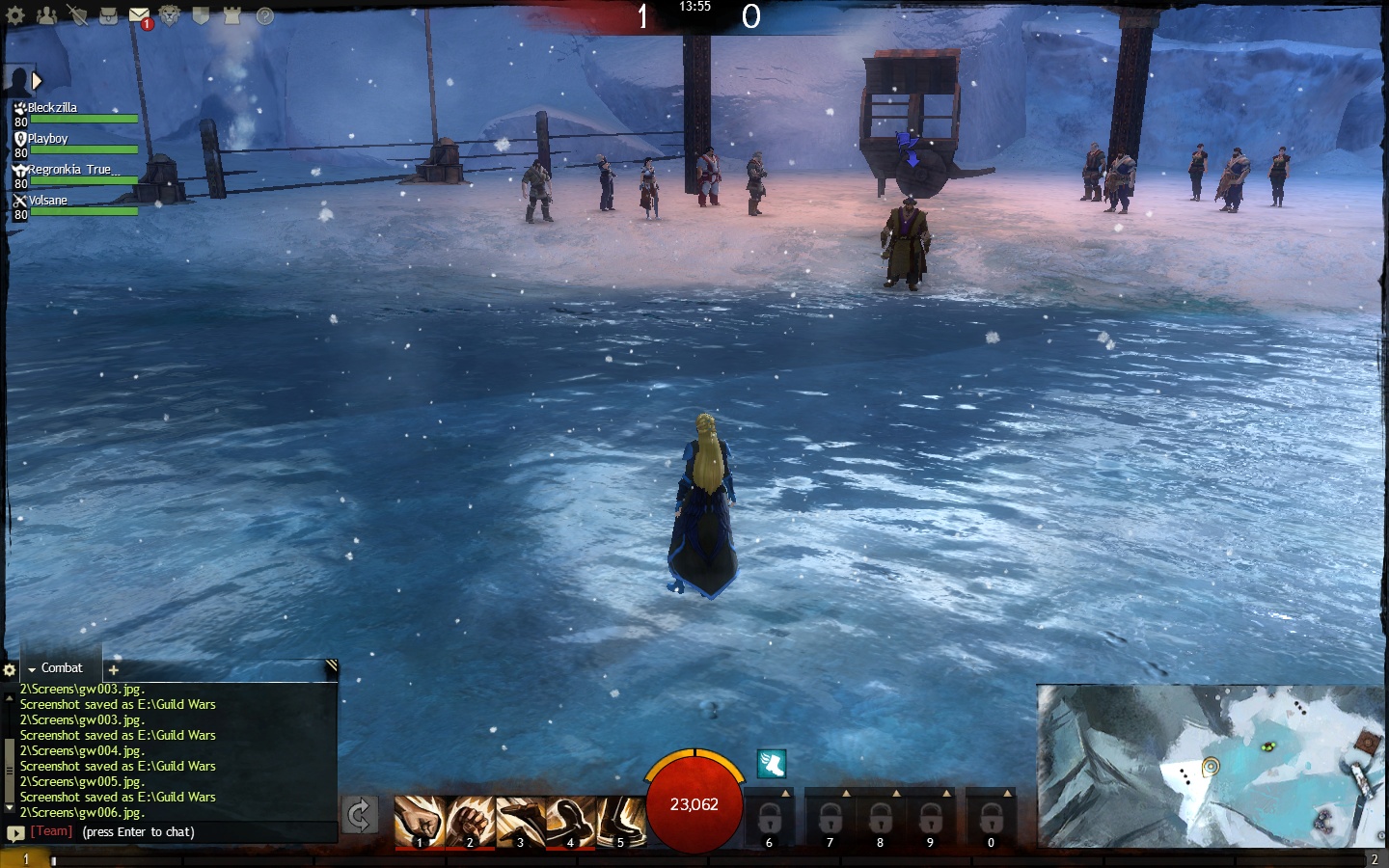
Task: Open the World vs World castle icon
Action: pyautogui.click(x=231, y=15)
